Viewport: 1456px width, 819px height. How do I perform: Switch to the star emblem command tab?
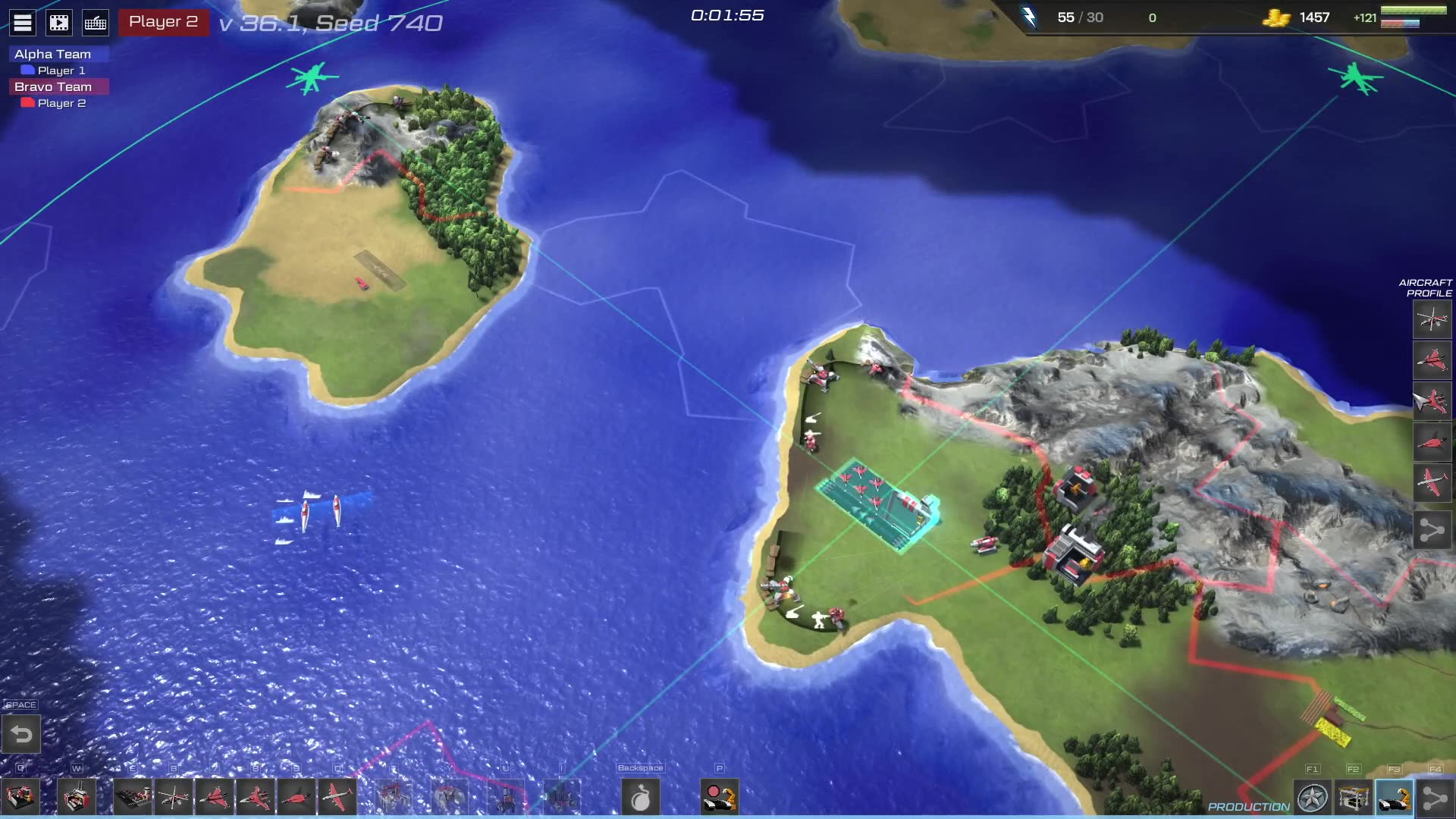pos(1313,799)
